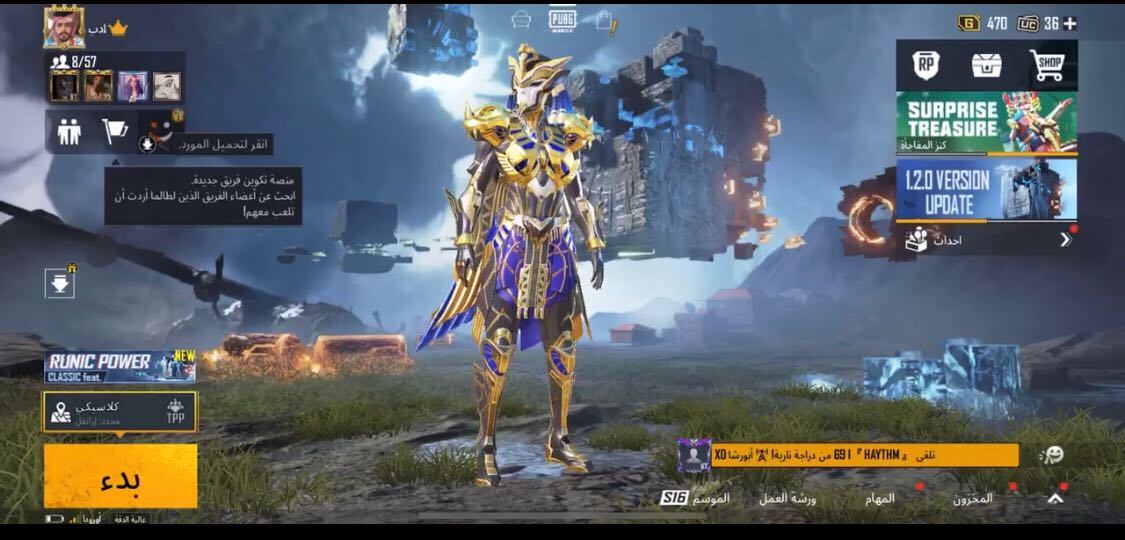Open the Events (احداث) panel
This screenshot has height=540, width=1125.
click(986, 240)
